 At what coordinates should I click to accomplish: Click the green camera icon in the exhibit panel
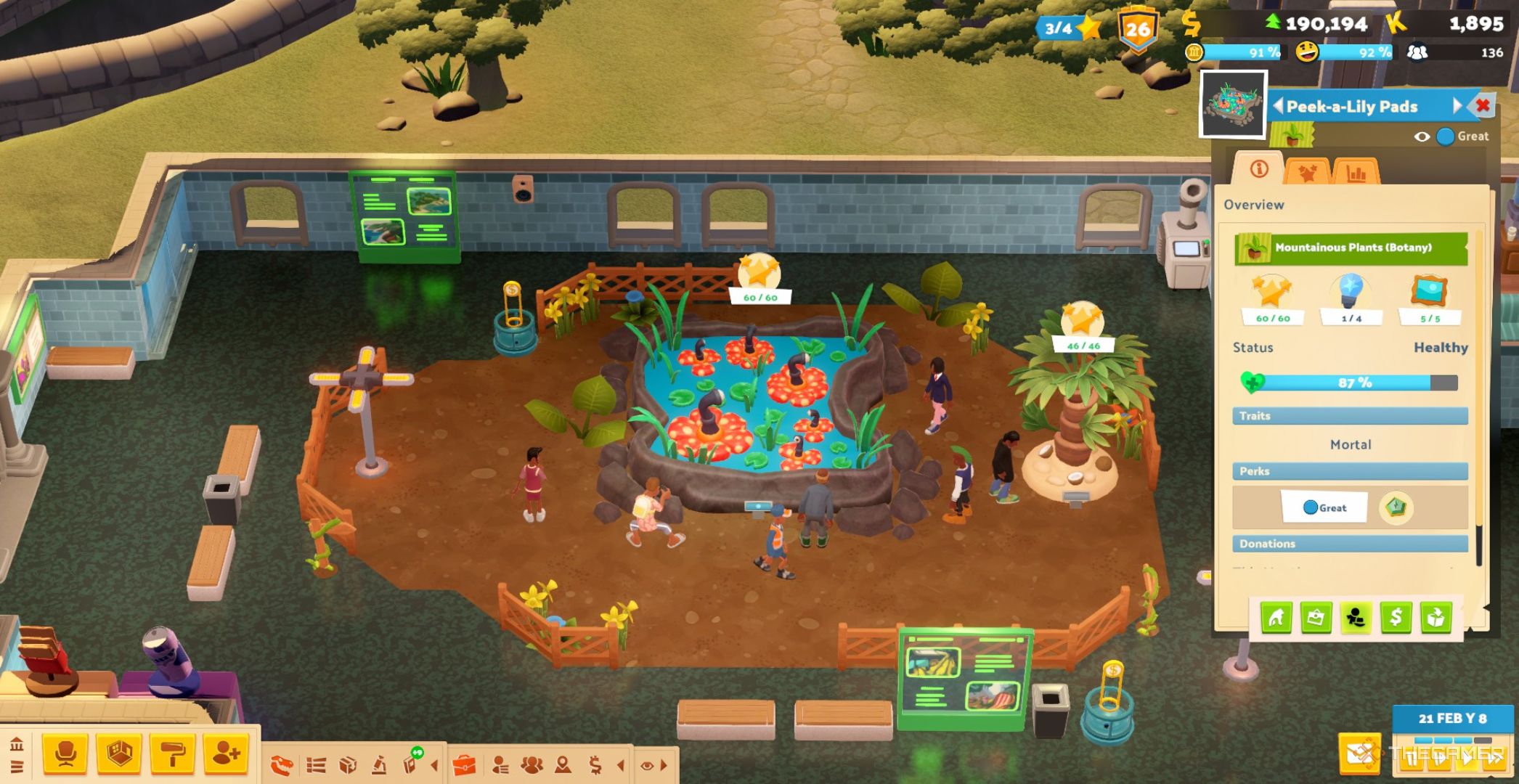1316,618
